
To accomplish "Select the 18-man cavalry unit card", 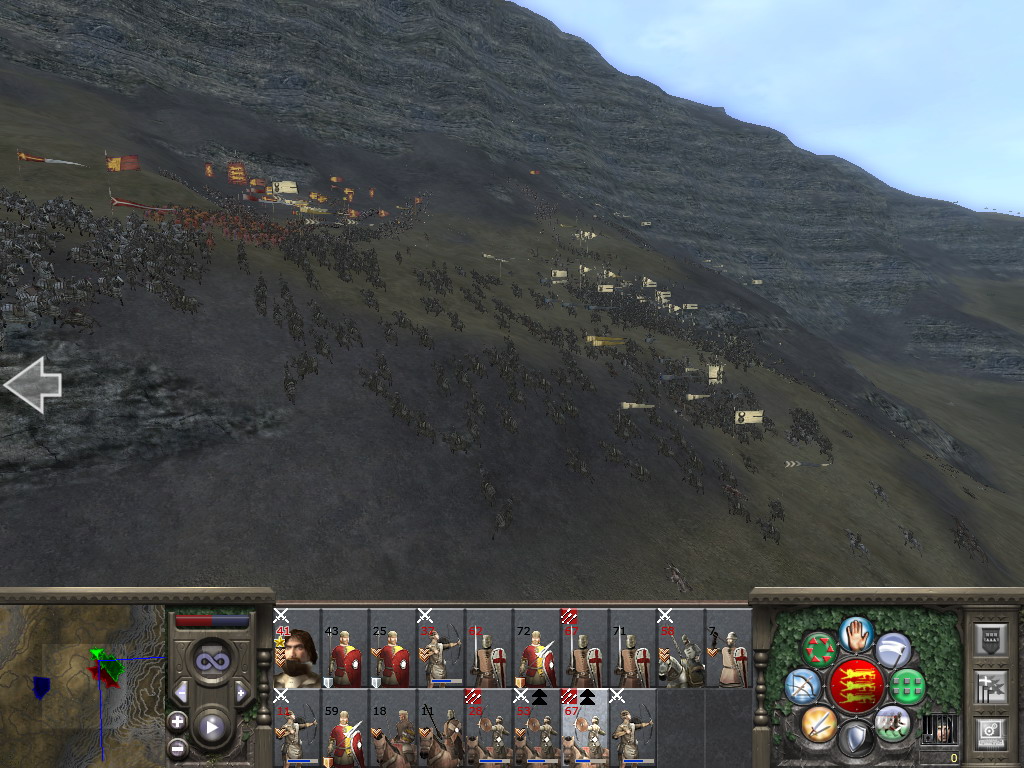I will (x=393, y=728).
